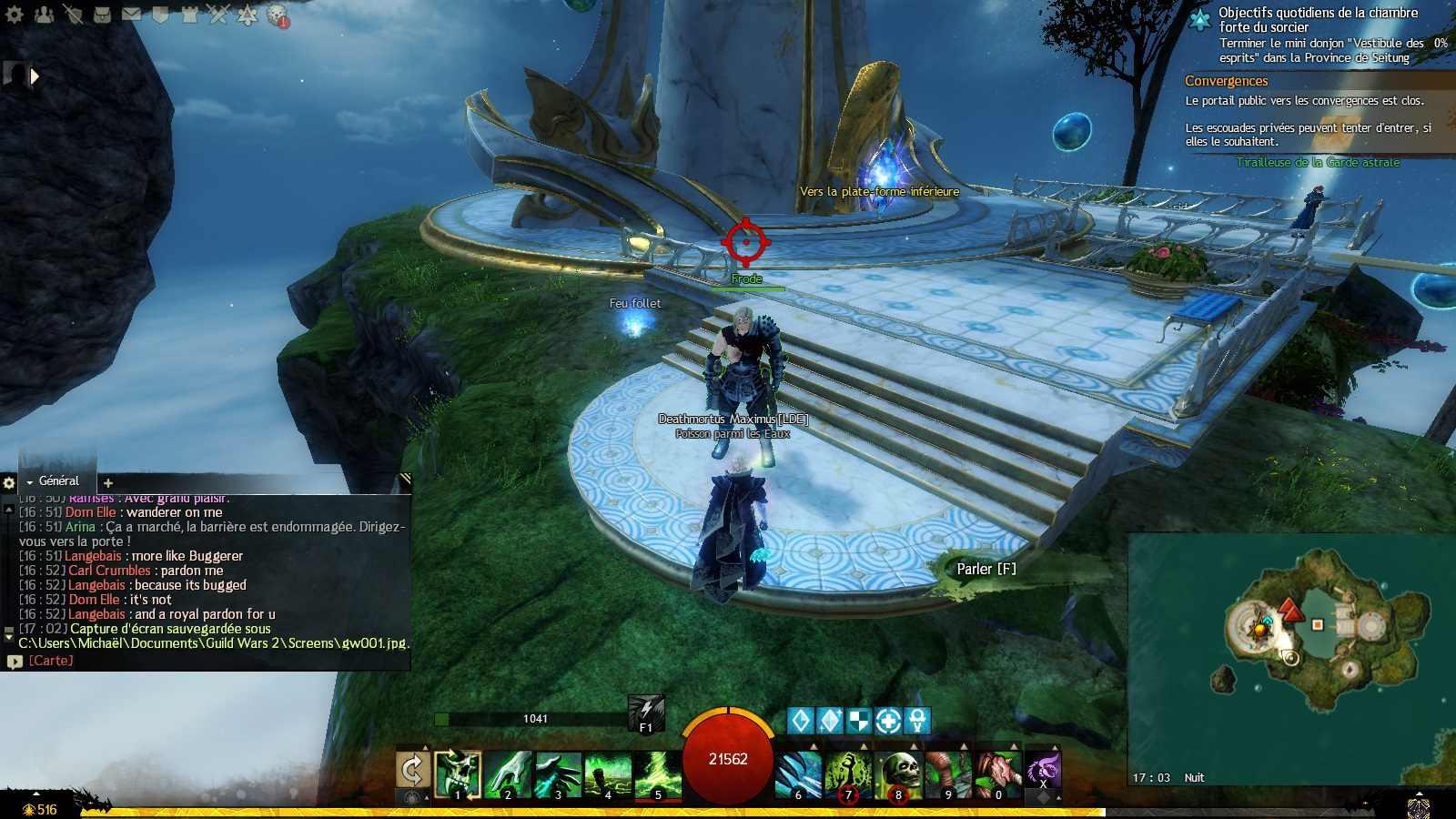Activate skill 8 skull utility ability

tap(898, 773)
